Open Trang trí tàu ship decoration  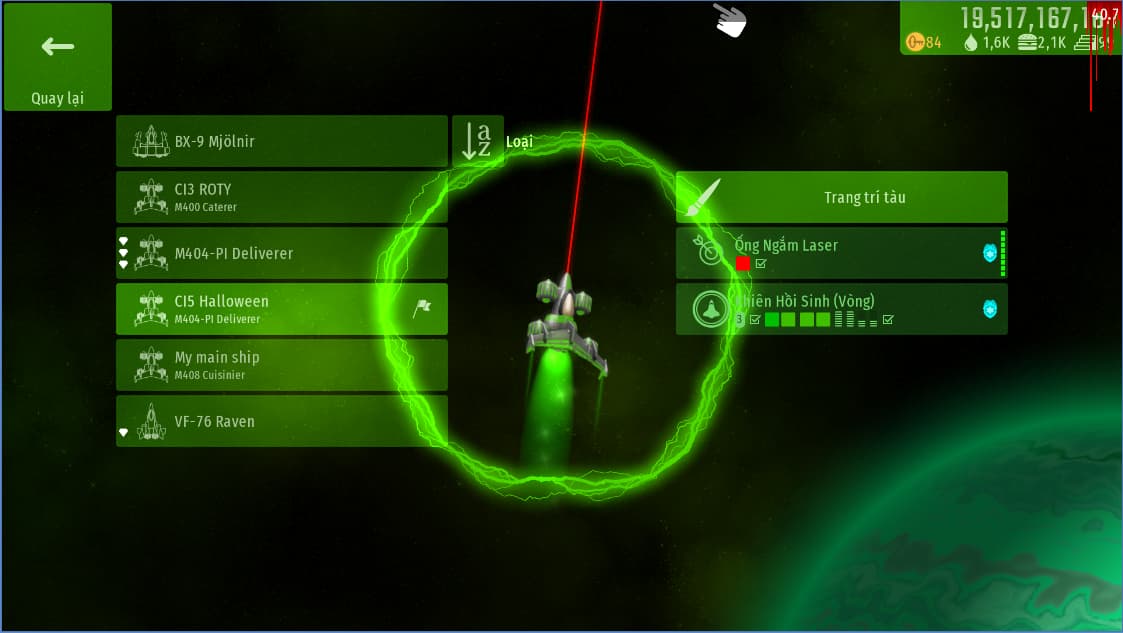[841, 197]
